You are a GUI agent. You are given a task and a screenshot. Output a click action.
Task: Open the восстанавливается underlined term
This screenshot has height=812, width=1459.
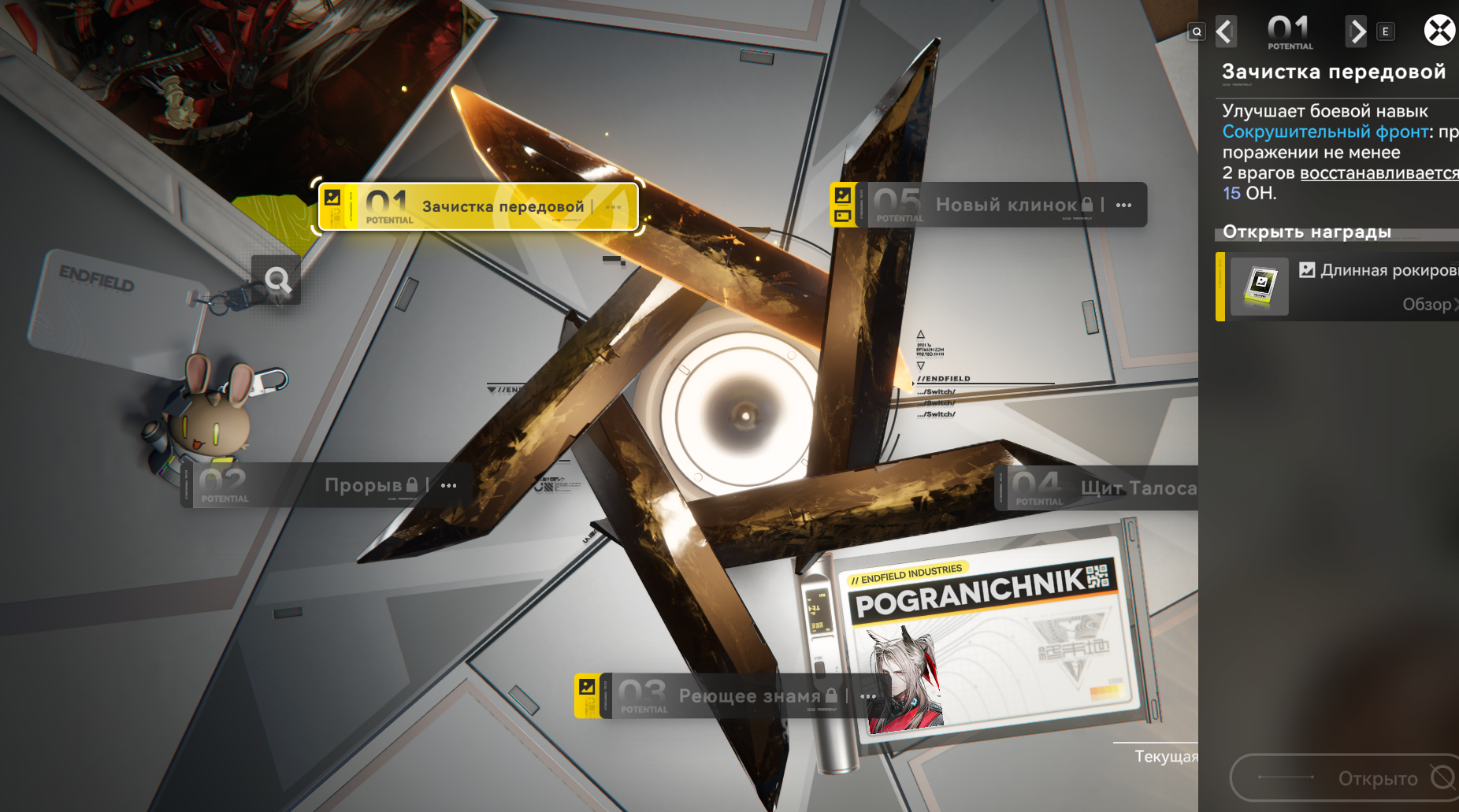click(x=1379, y=173)
